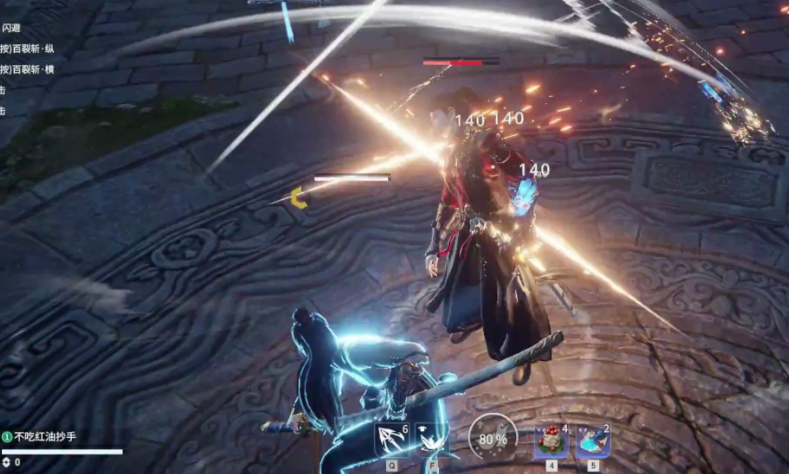Use the blue powder consumable item
The height and width of the screenshot is (474, 789).
[593, 440]
